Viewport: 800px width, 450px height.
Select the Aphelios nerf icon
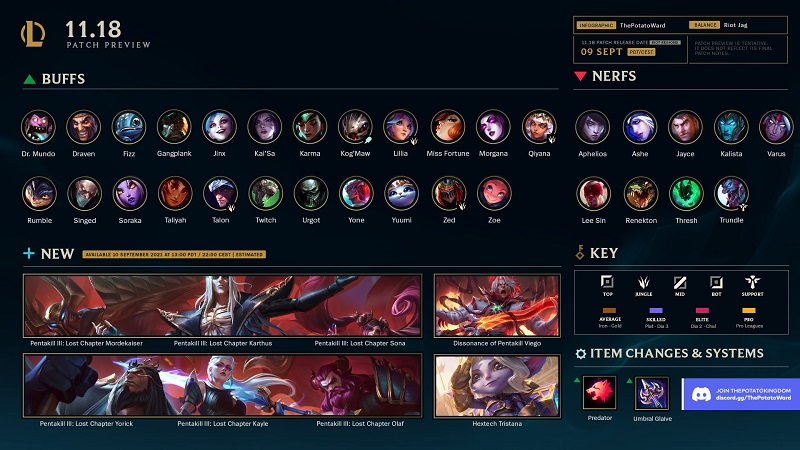(x=592, y=127)
